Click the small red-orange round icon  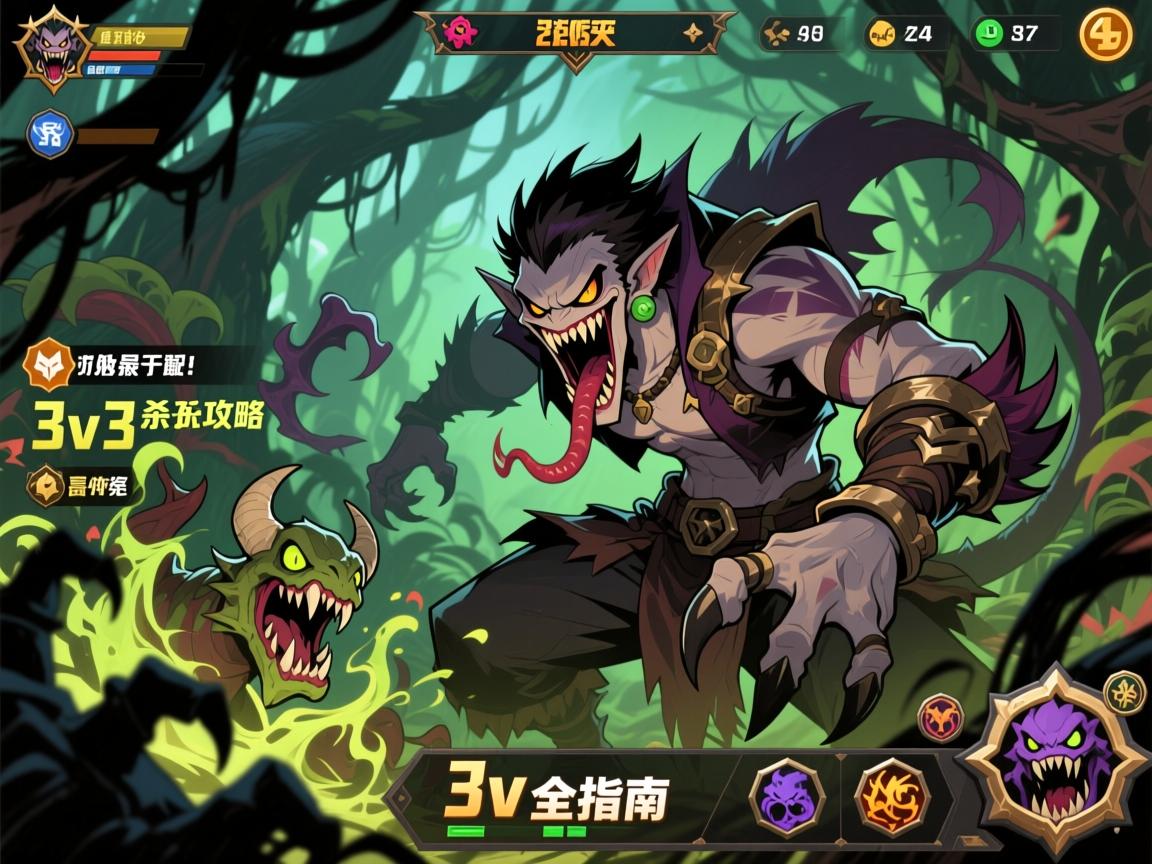tap(941, 717)
